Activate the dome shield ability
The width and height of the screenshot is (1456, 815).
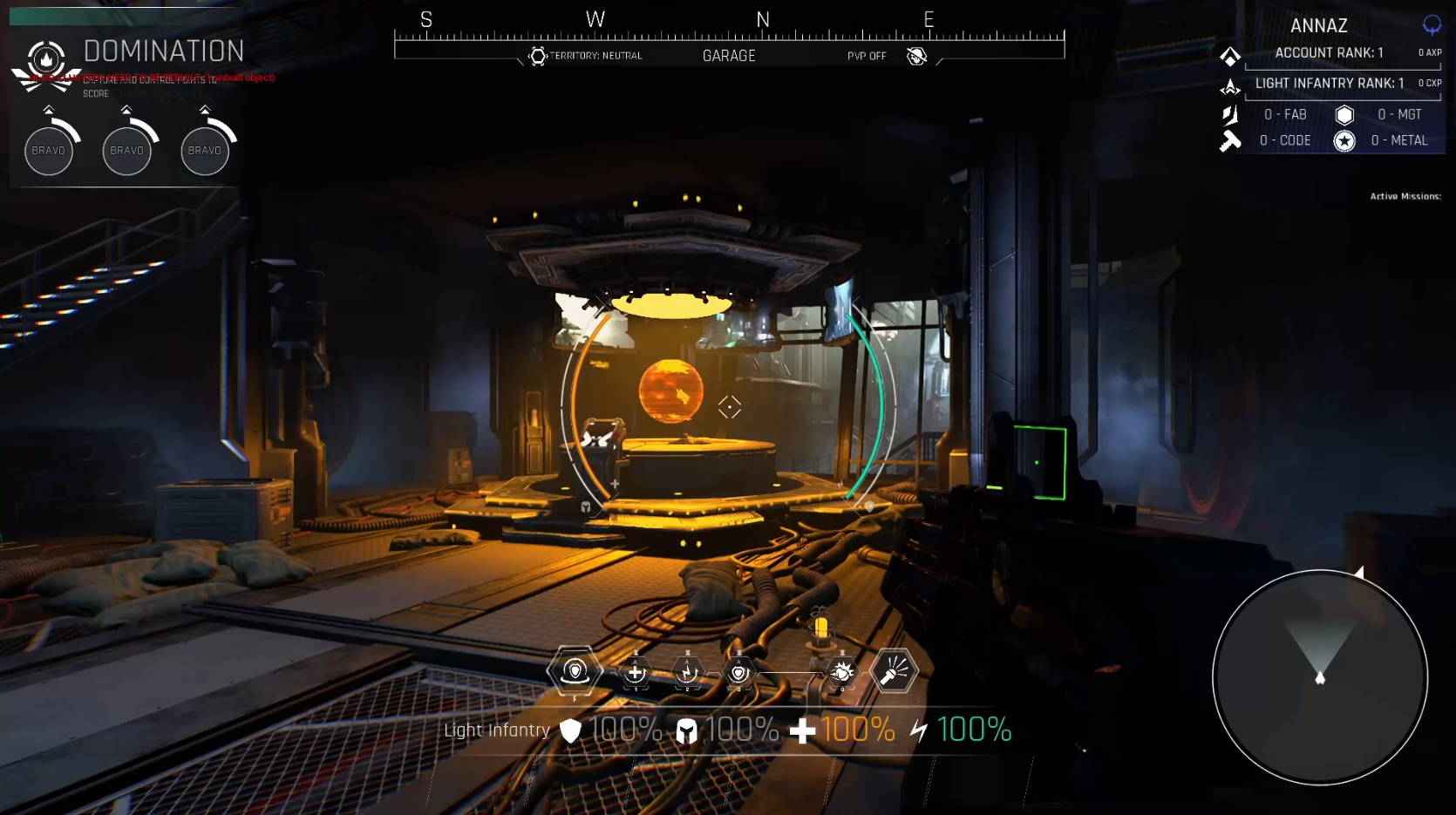click(575, 671)
